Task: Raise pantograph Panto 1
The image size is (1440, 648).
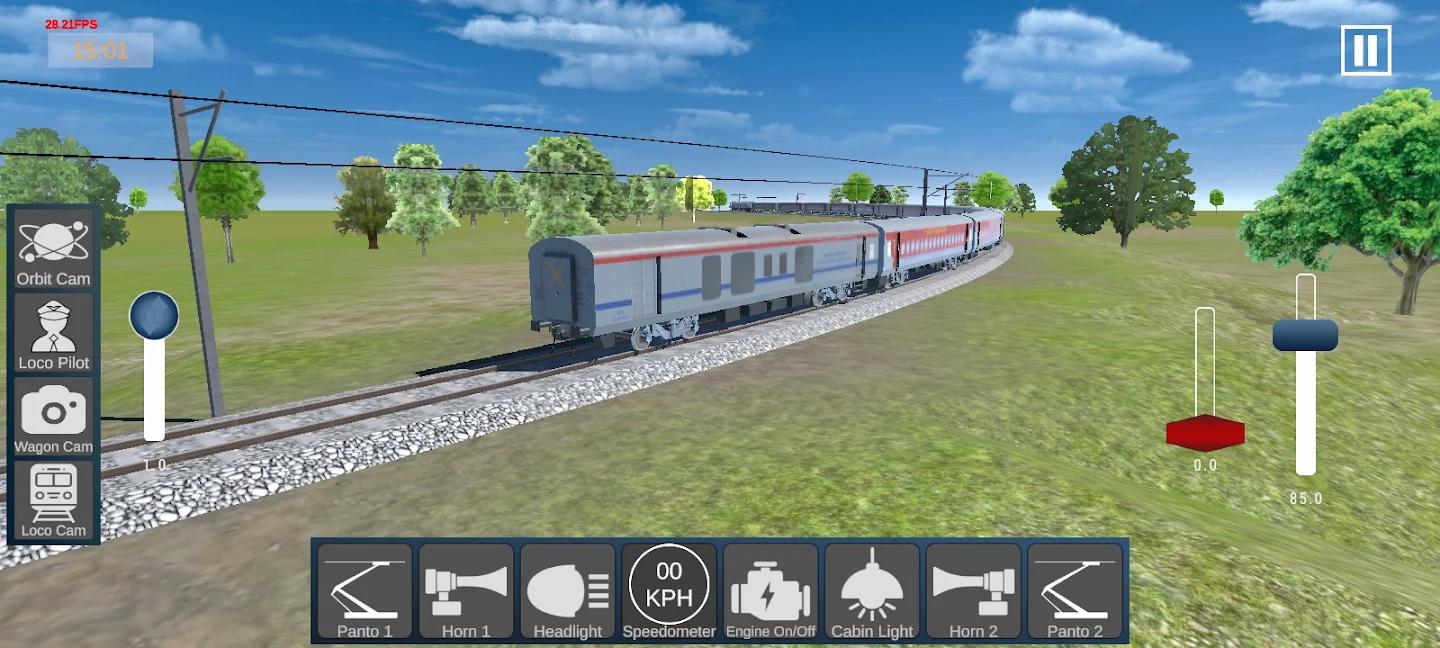Action: pyautogui.click(x=365, y=592)
